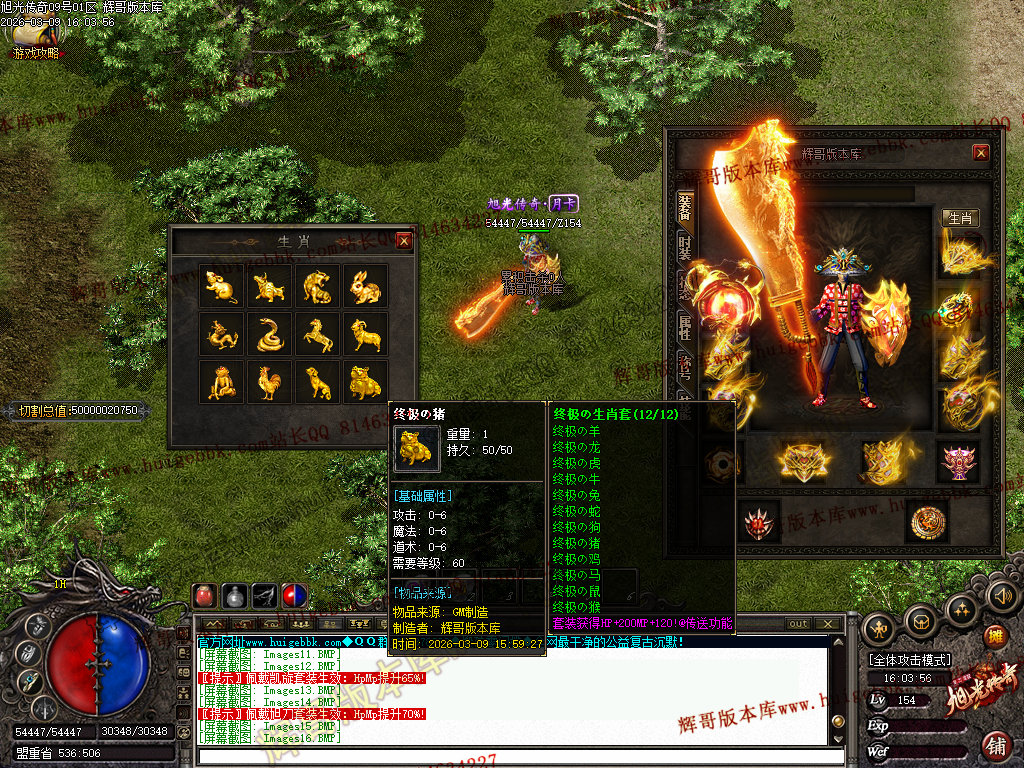Viewport: 1024px width, 768px height.
Task: Close the 生肖 zodiac window
Action: pos(404,241)
